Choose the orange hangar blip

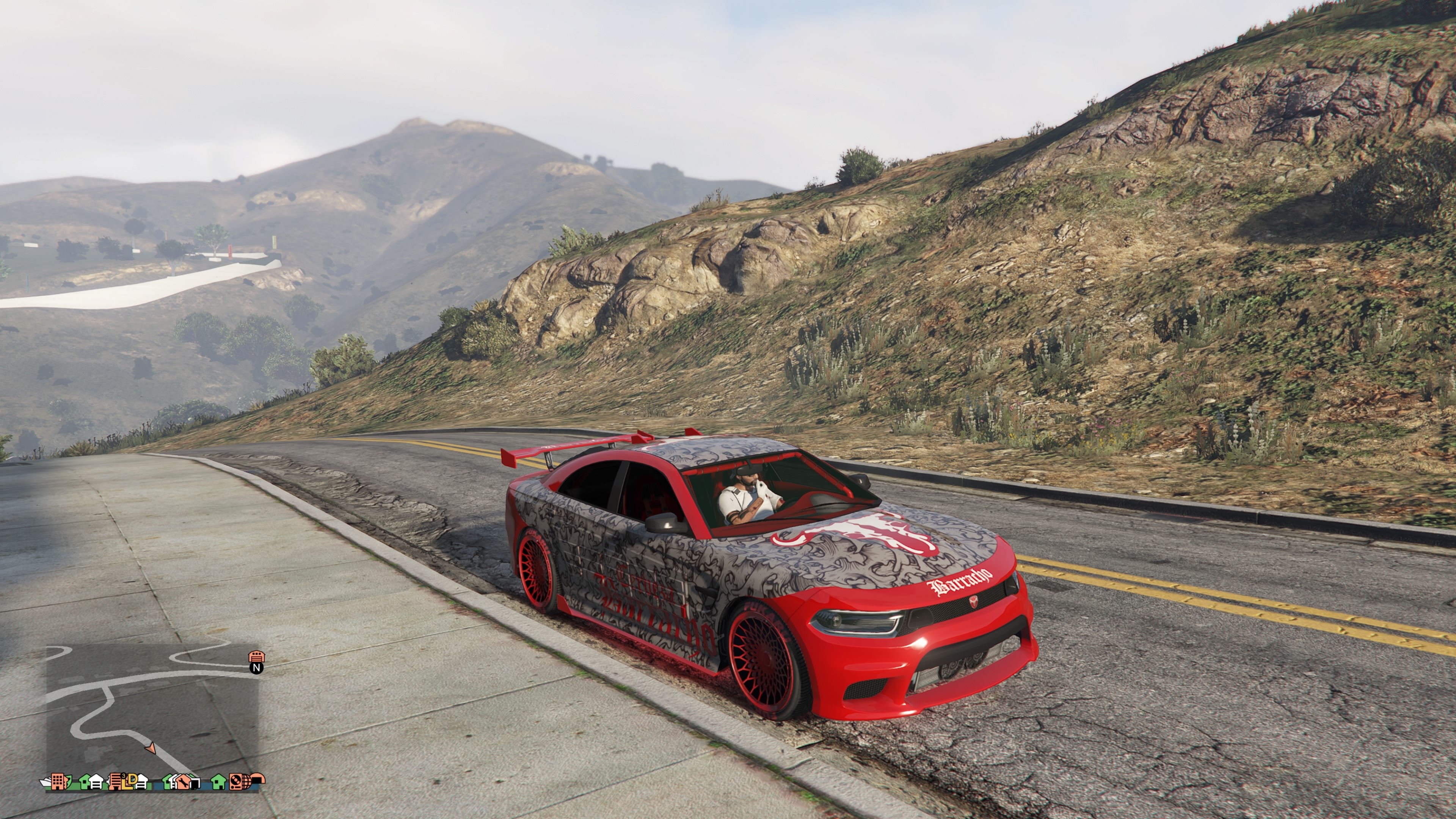[259, 780]
